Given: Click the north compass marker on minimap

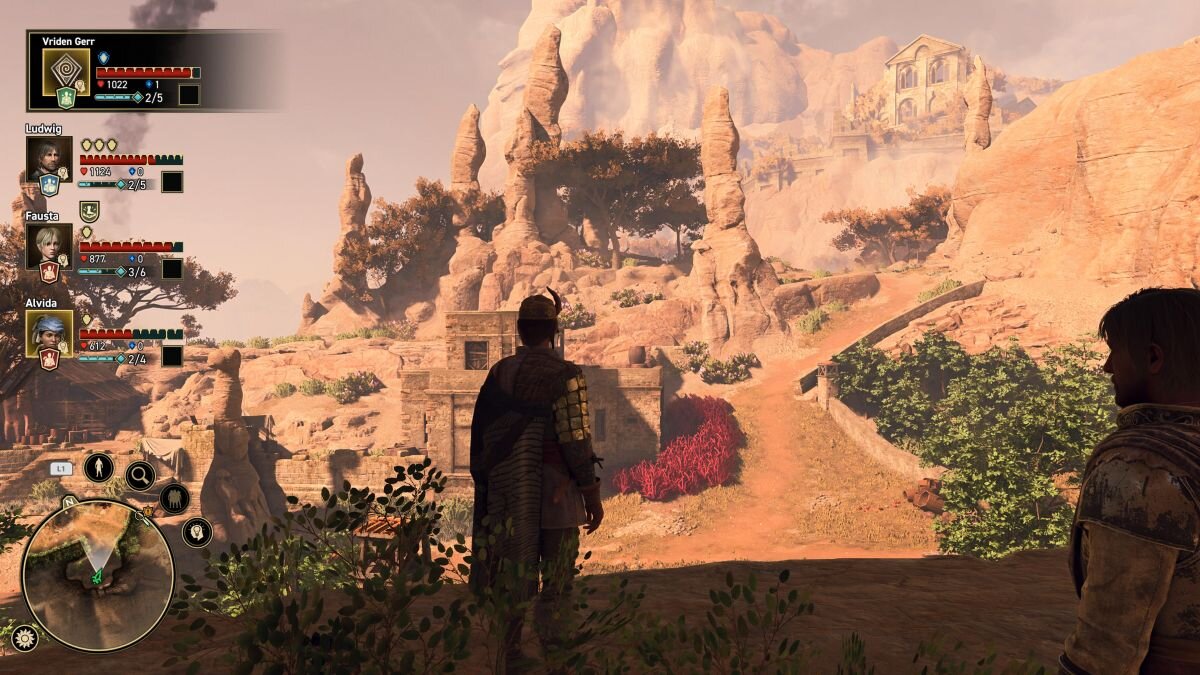Looking at the screenshot, I should click(x=68, y=499).
